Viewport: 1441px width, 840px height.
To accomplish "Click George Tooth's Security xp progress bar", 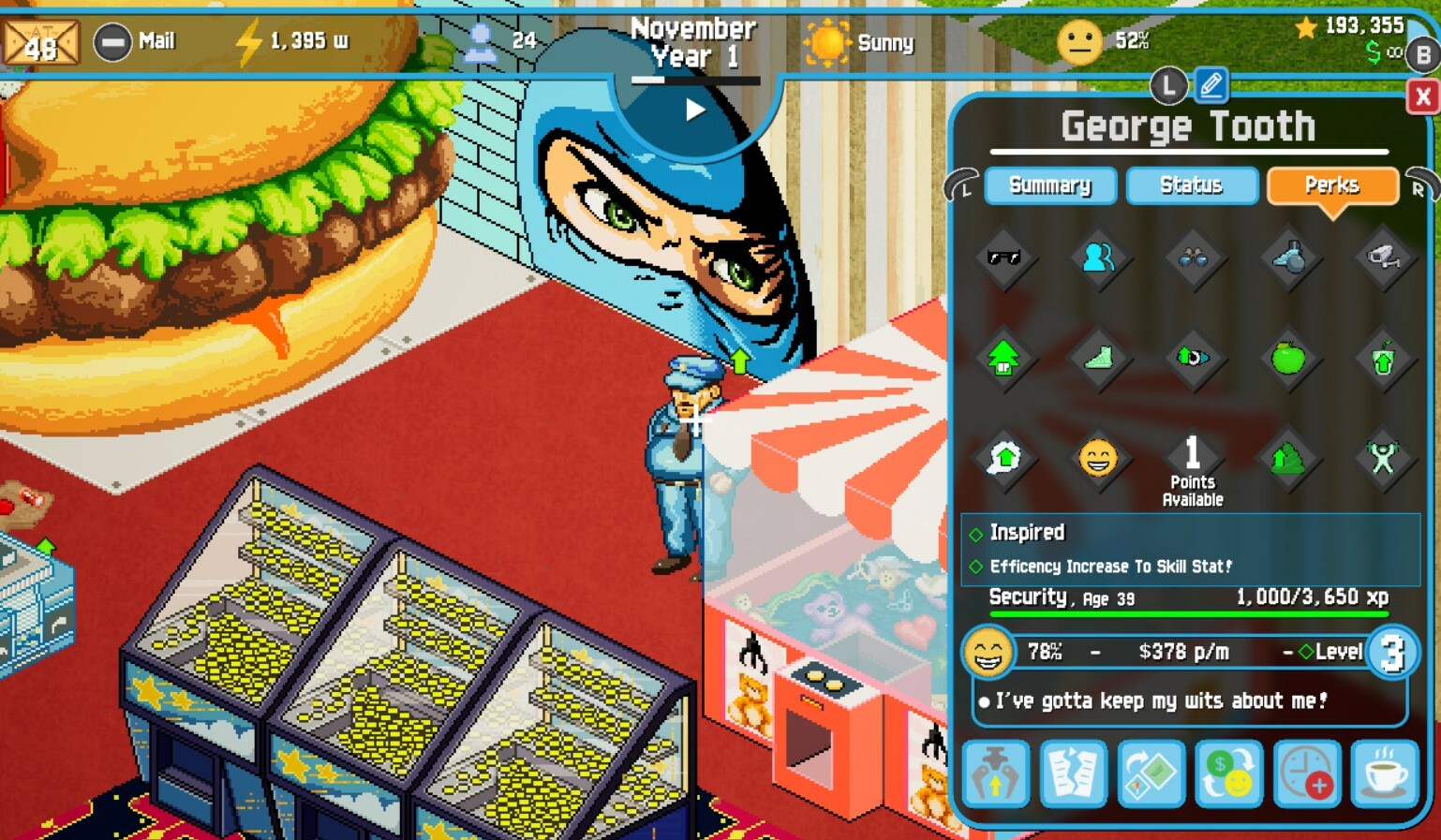I will [x=1190, y=613].
